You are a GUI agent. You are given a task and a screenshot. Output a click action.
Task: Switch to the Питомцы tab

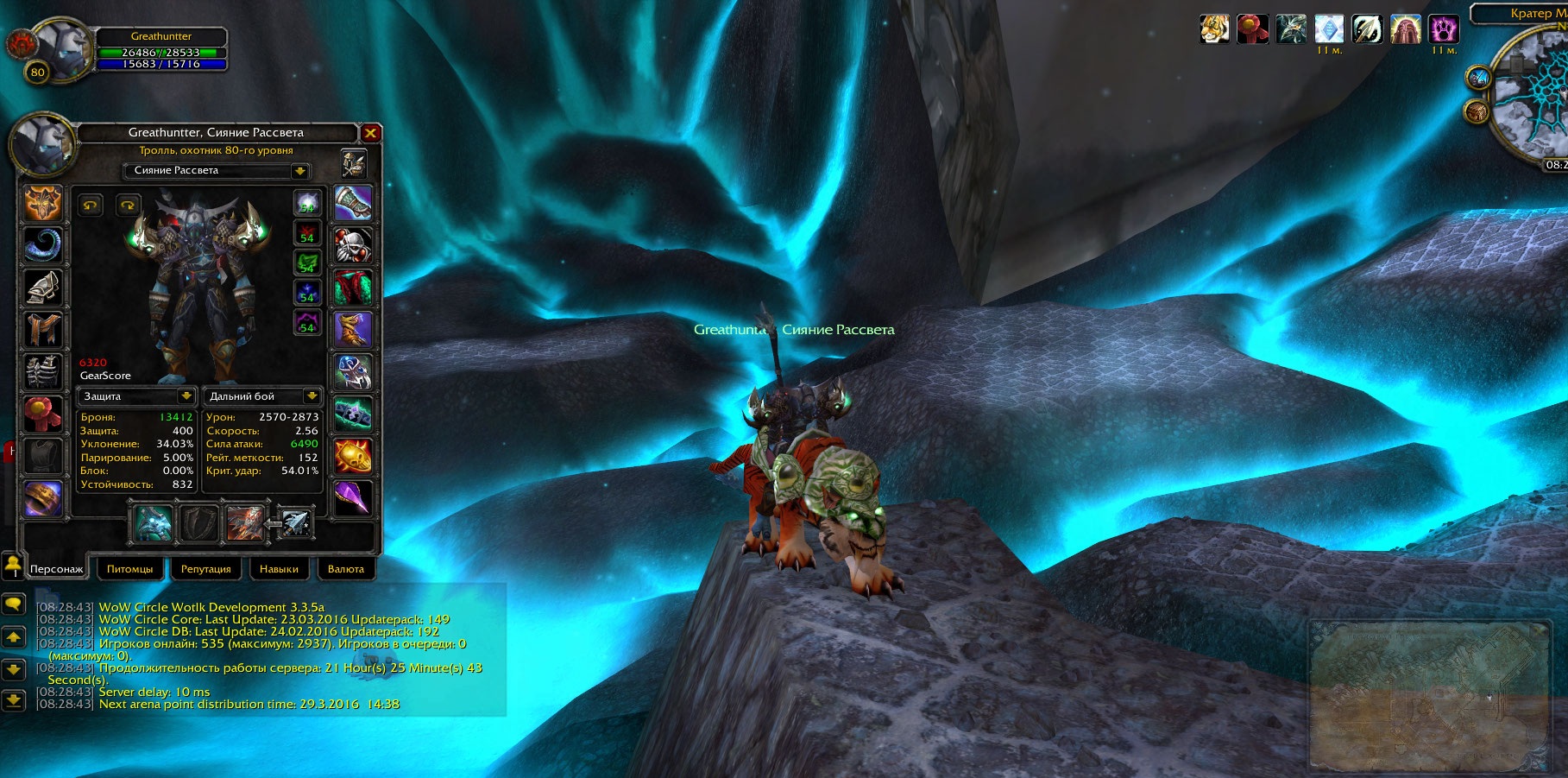pos(129,569)
